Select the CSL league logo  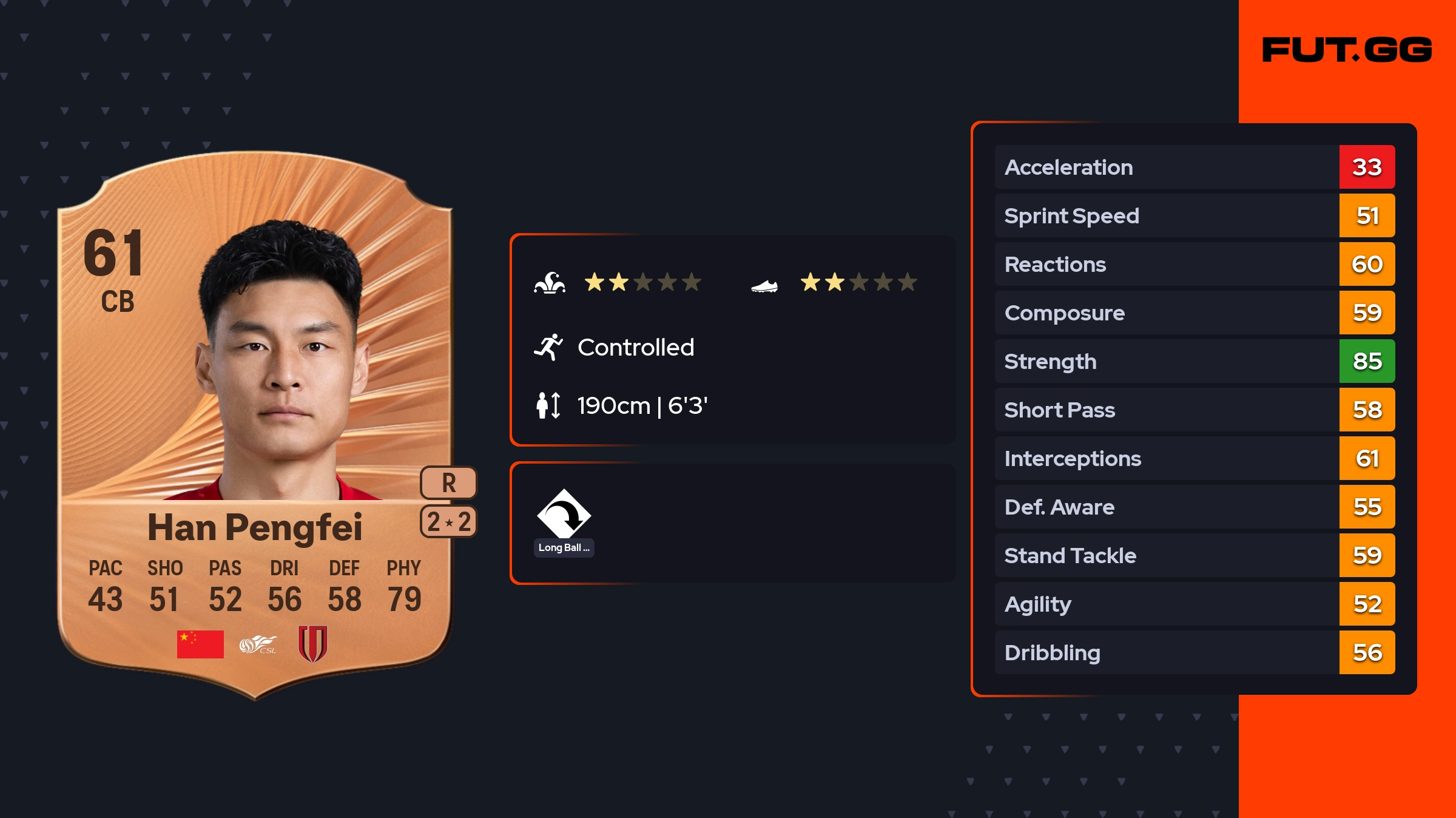258,644
